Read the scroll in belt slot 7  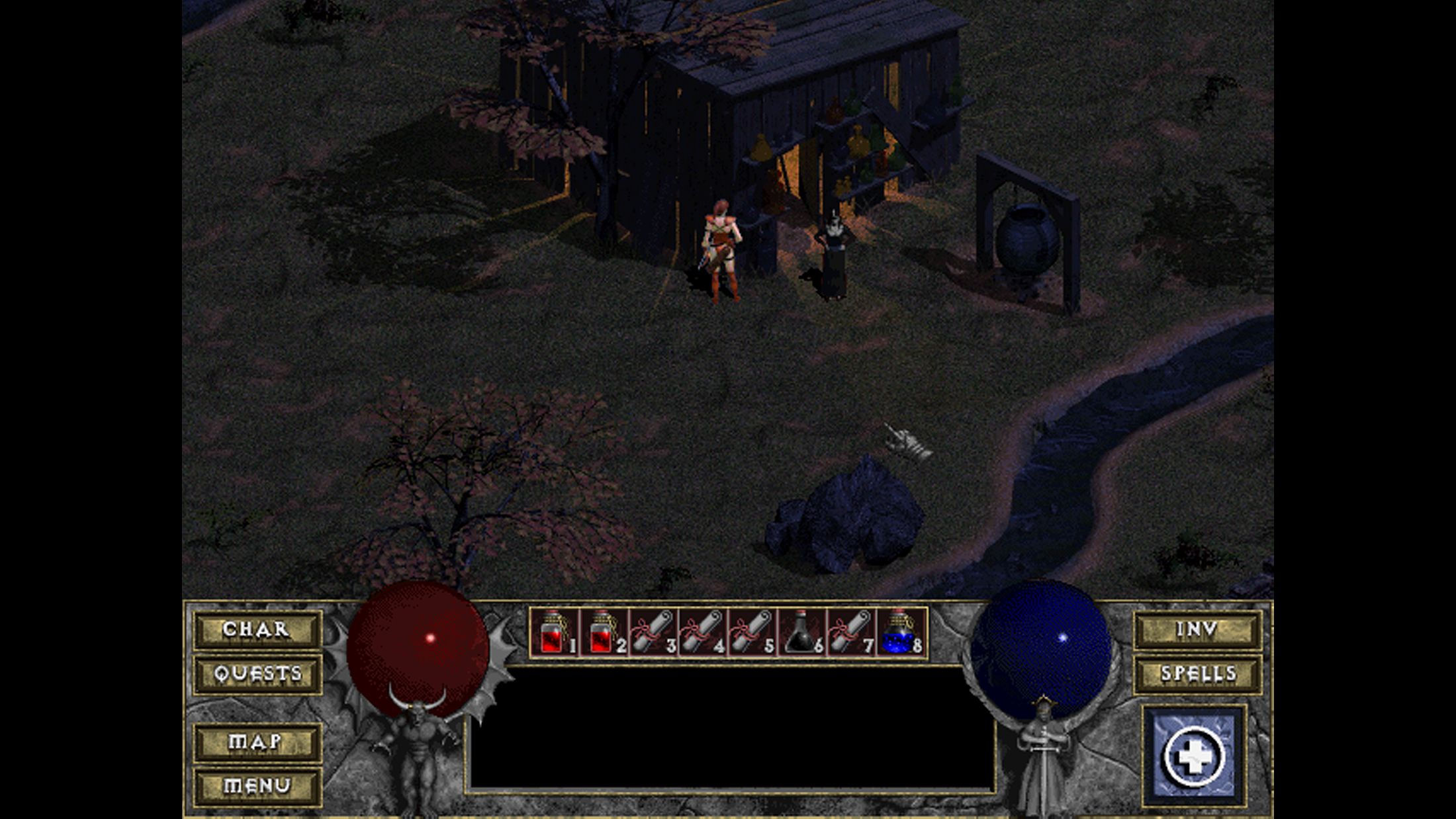[850, 632]
